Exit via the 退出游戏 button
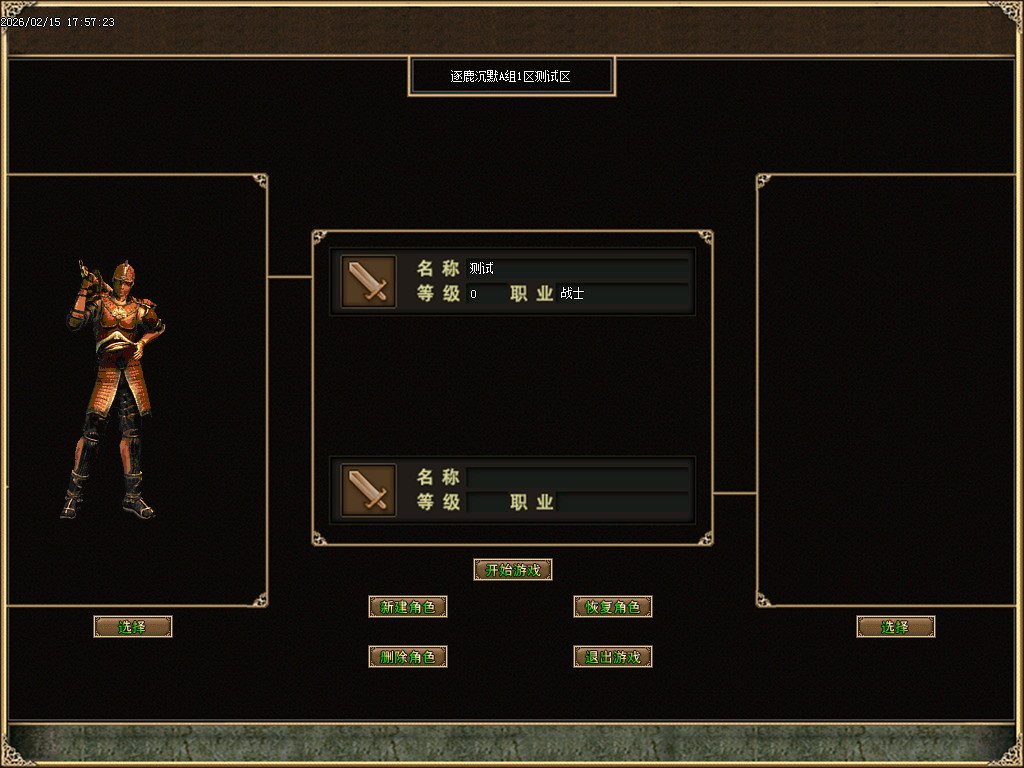Image resolution: width=1024 pixels, height=768 pixels. (613, 657)
